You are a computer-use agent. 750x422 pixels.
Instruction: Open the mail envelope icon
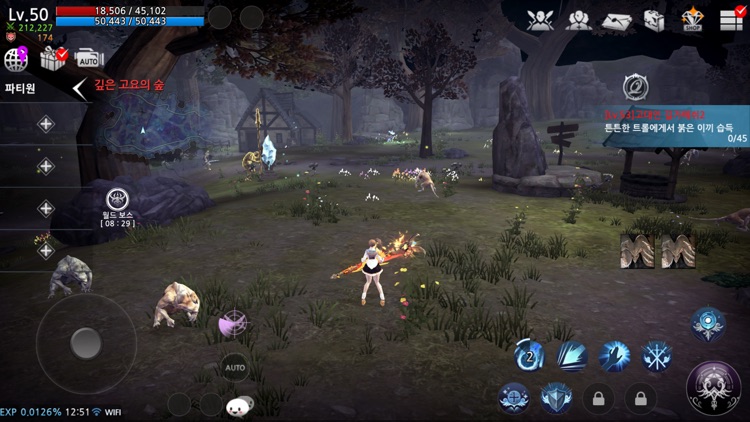pyautogui.click(x=617, y=19)
